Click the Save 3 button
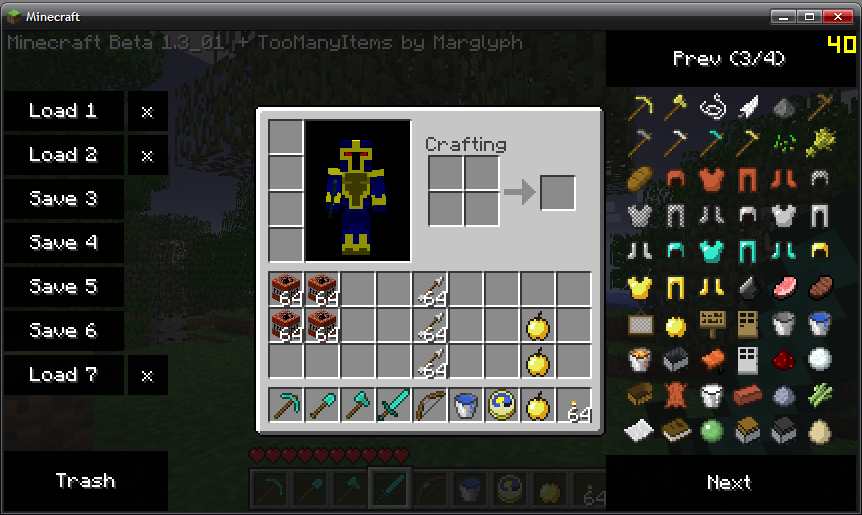Image resolution: width=862 pixels, height=515 pixels. tap(63, 199)
